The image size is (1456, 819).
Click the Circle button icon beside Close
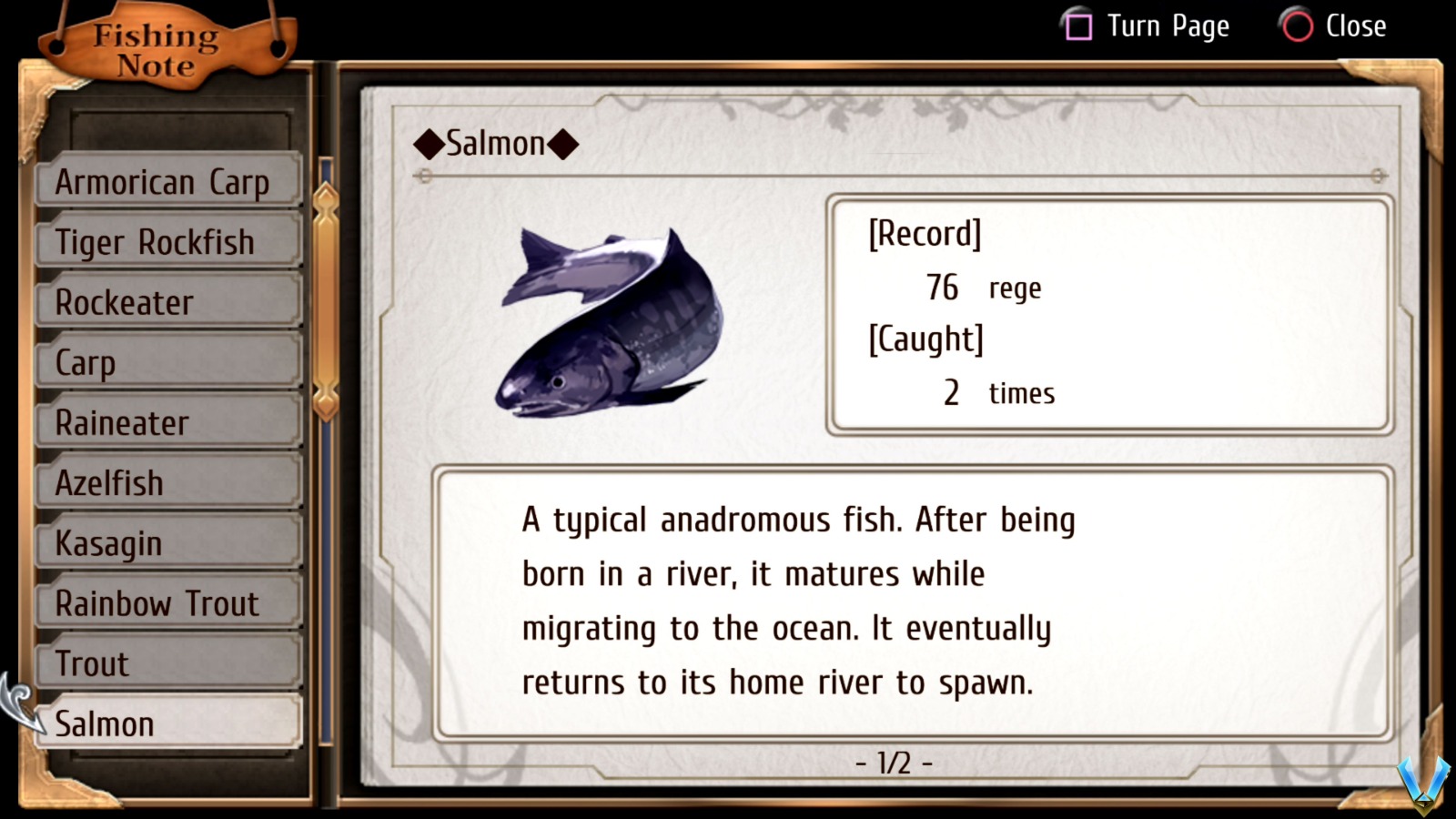(x=1296, y=26)
